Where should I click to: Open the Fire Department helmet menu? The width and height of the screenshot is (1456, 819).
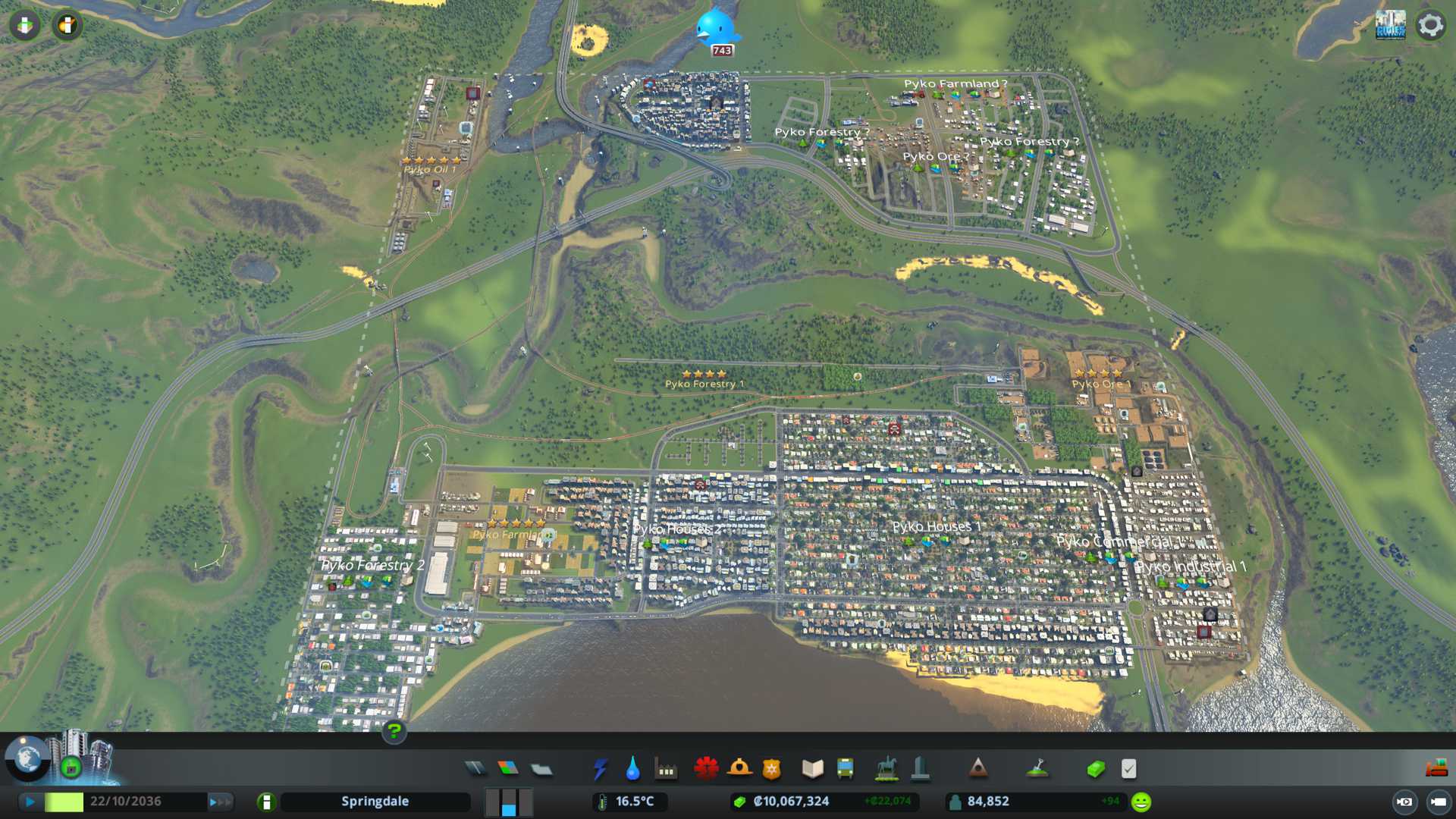(x=739, y=769)
